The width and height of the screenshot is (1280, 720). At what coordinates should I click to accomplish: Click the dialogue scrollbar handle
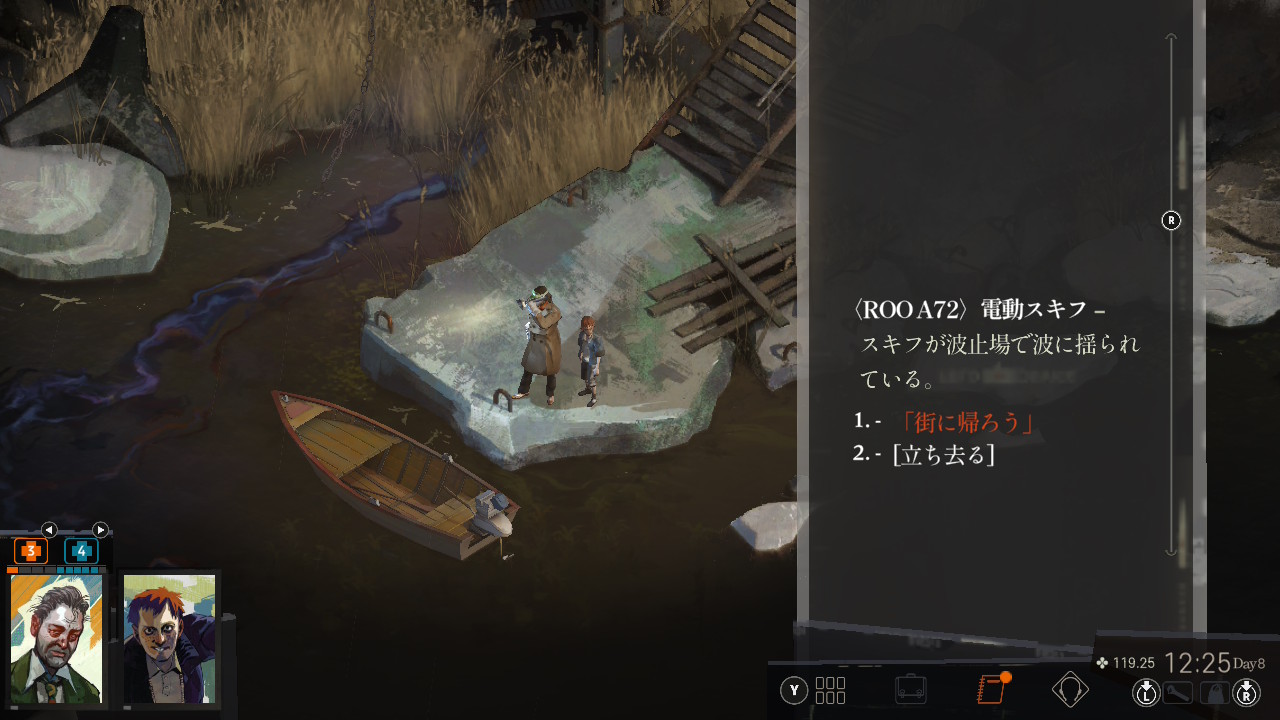tap(1171, 221)
